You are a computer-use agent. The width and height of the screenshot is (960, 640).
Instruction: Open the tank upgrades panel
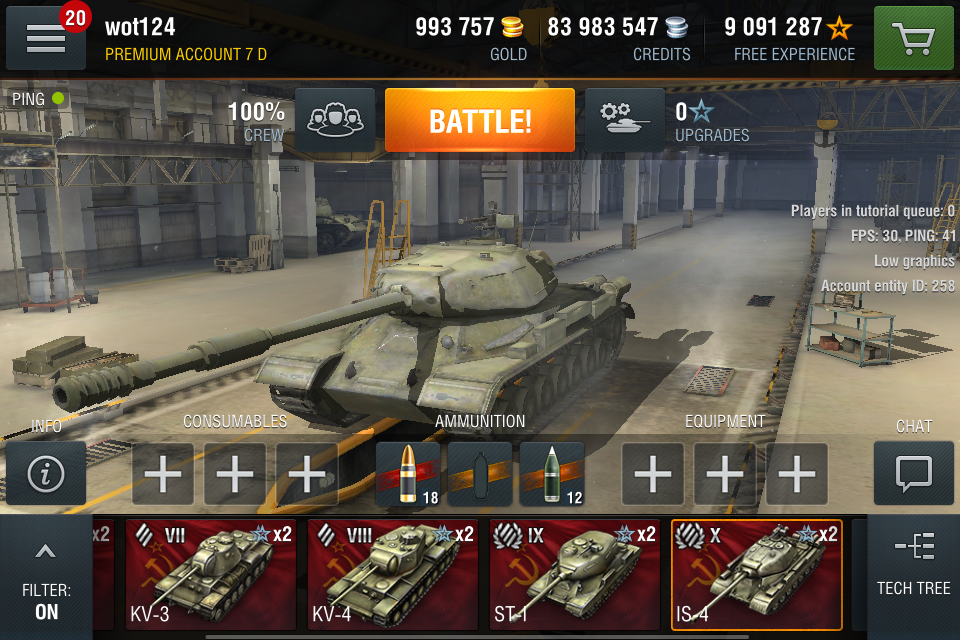(624, 121)
